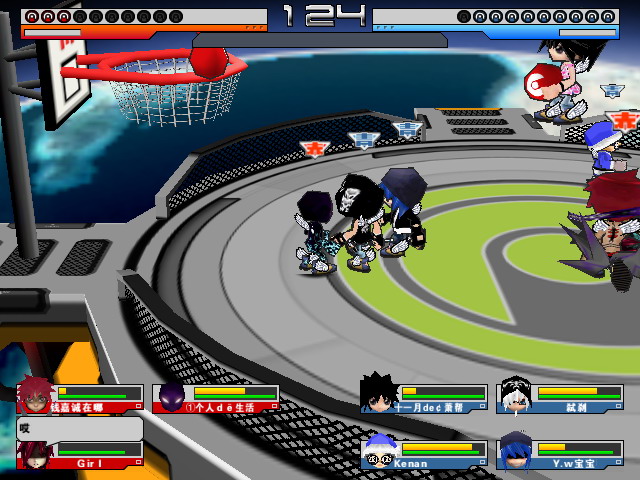The image size is (640, 480).
Task: Select the 十一月dec player panel
Action: 423,397
